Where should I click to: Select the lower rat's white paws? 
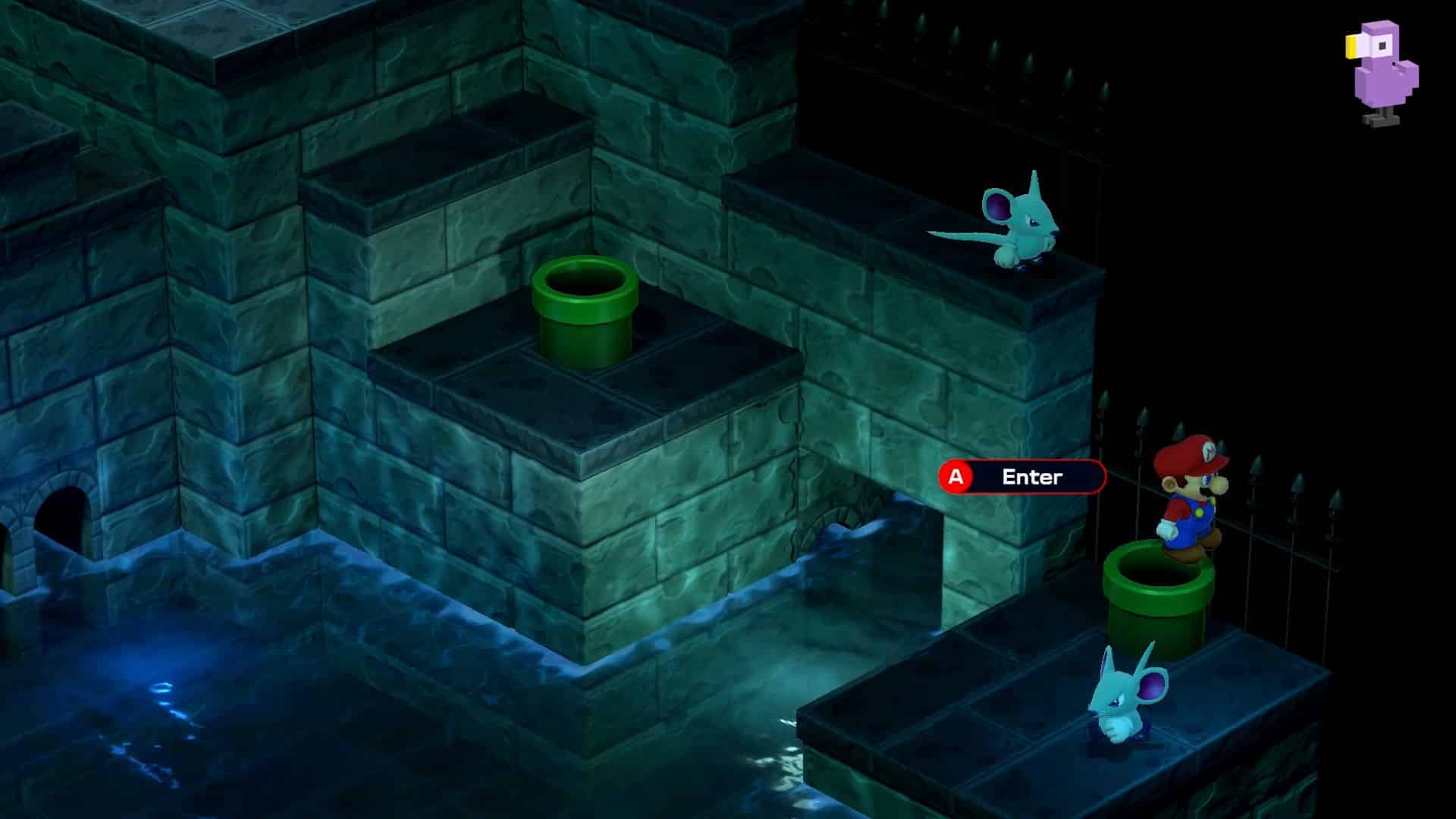click(1118, 730)
